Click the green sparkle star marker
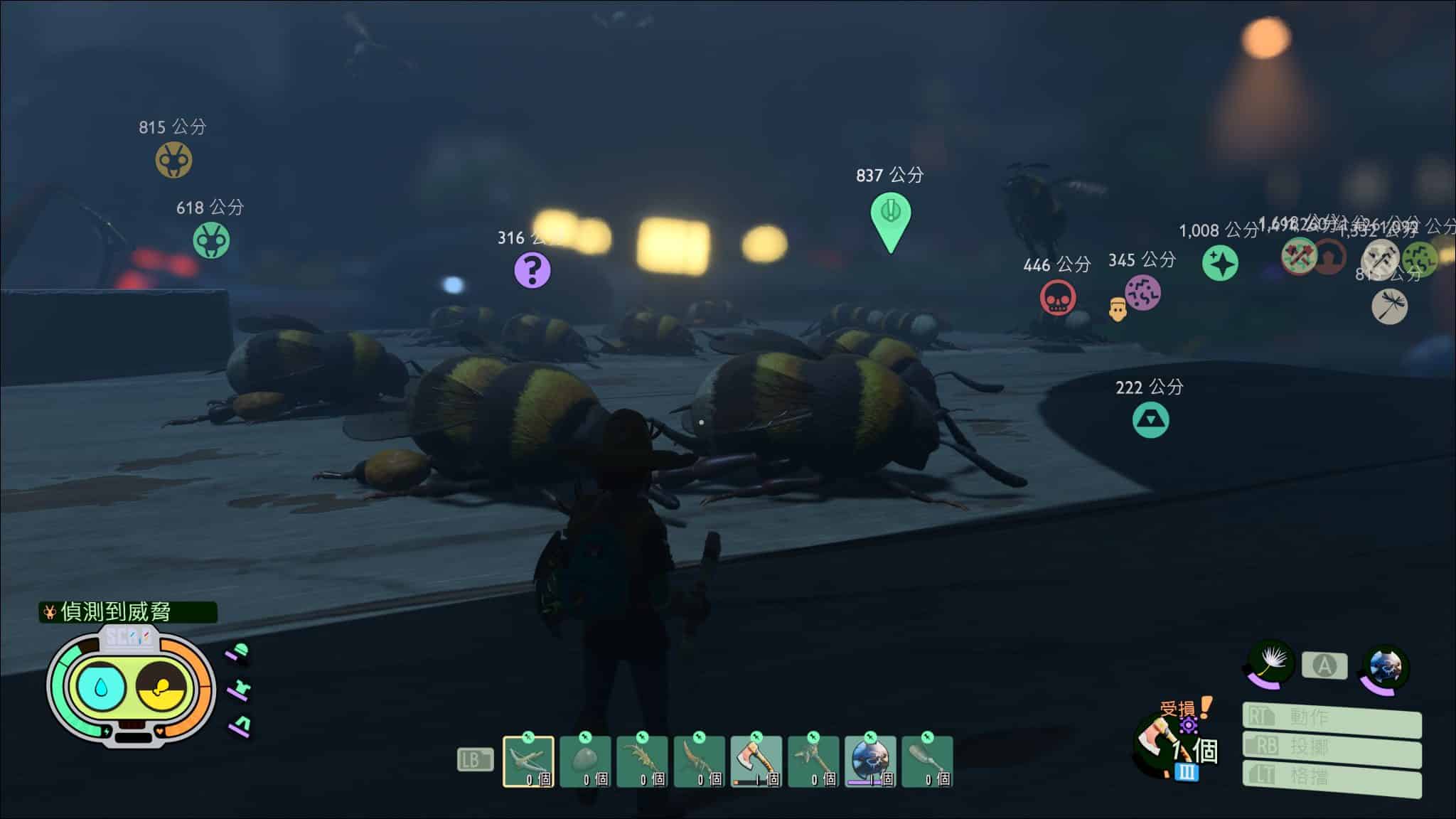 coord(1220,263)
